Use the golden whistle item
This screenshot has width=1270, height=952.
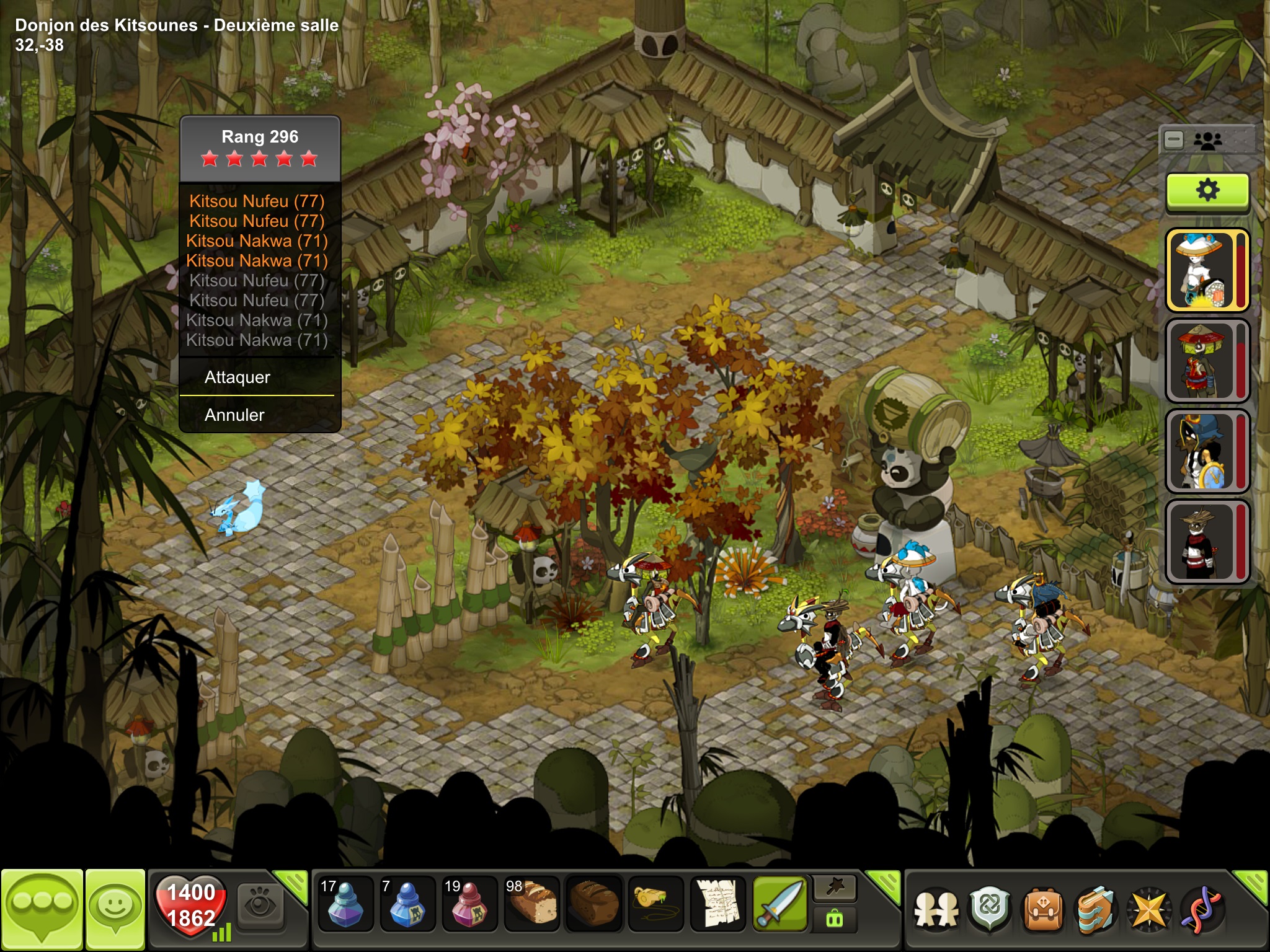pos(655,905)
